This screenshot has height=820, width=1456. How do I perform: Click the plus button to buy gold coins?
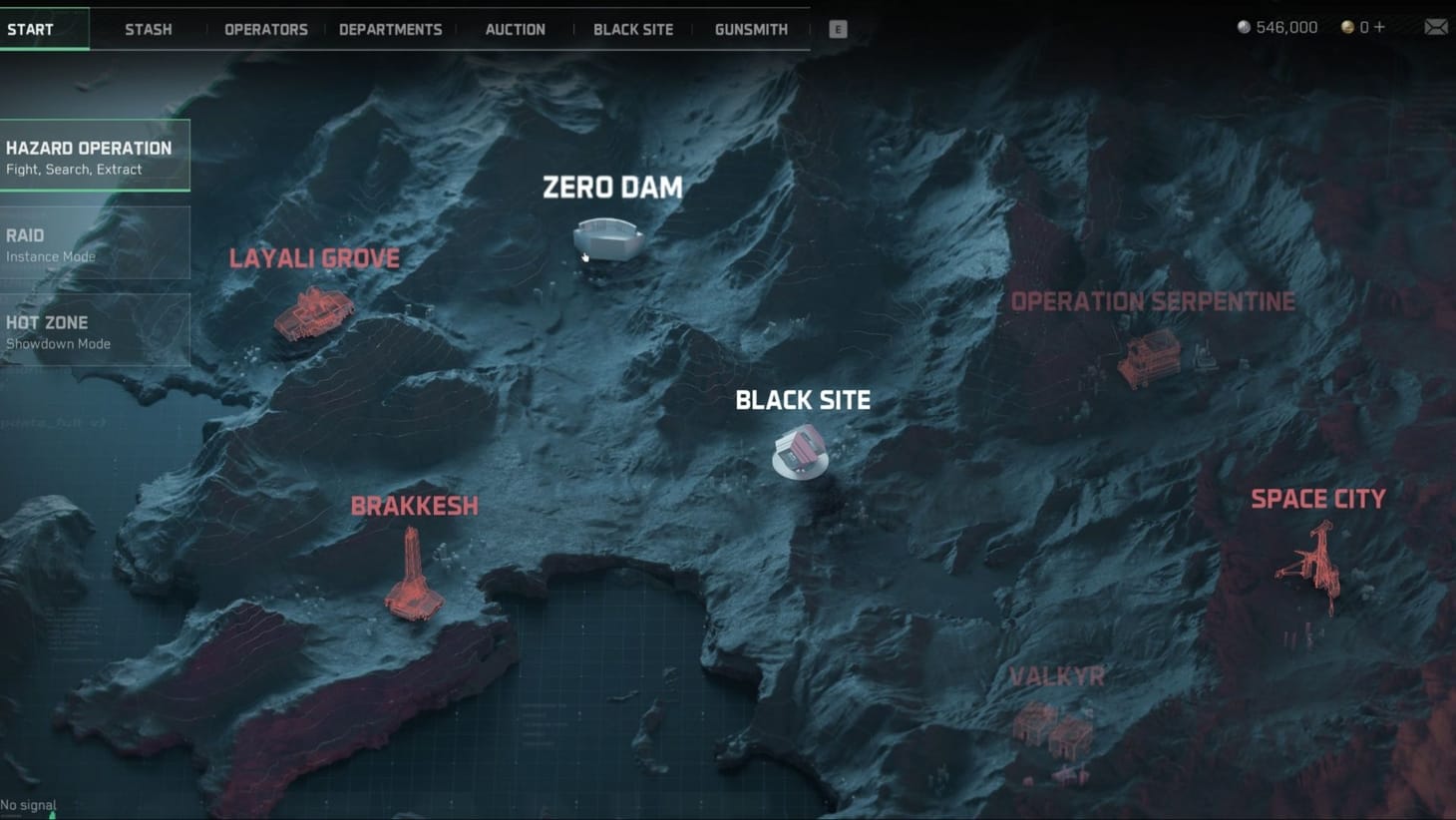coord(1380,27)
